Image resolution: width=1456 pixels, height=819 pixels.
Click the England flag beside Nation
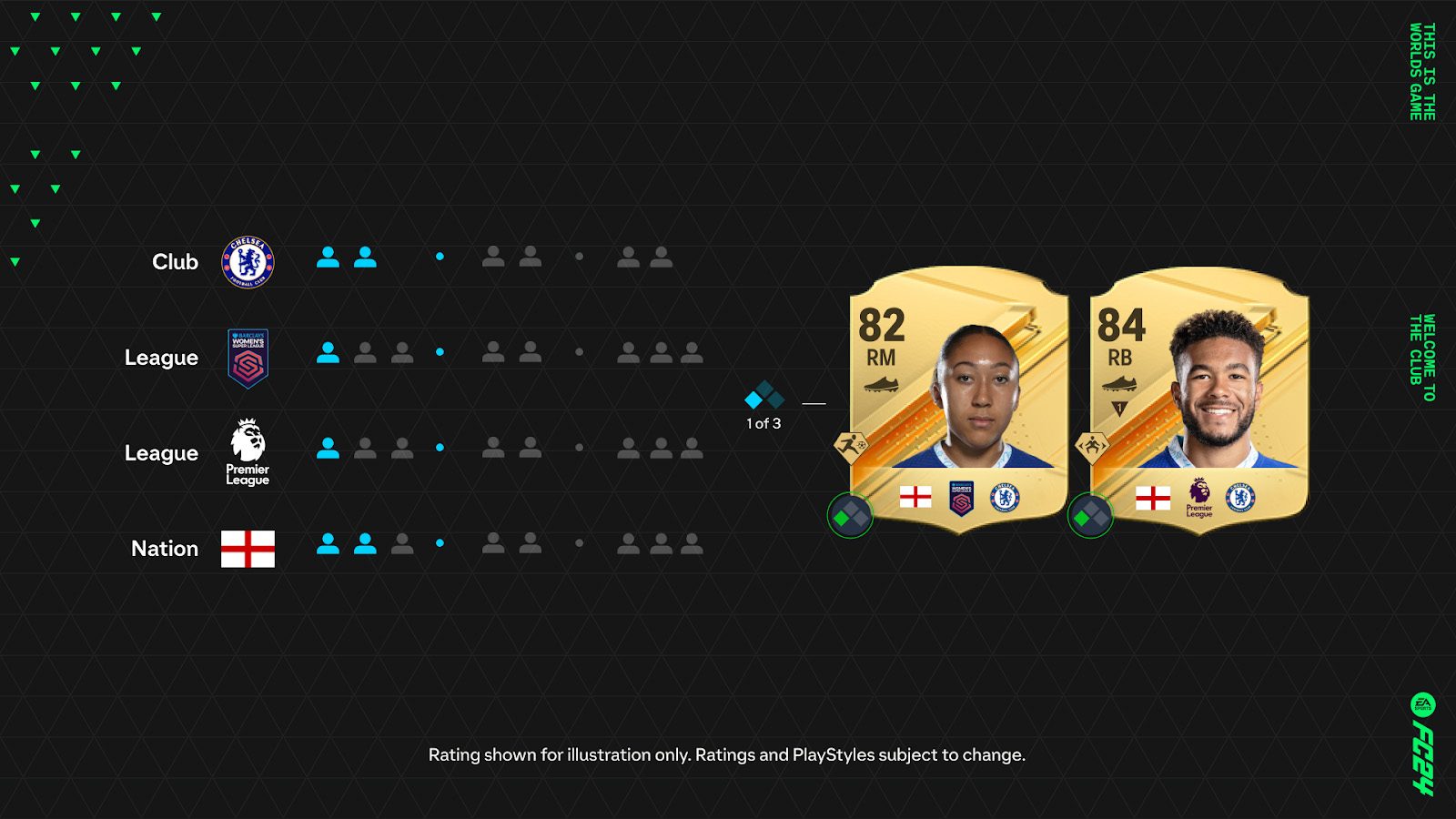click(247, 548)
